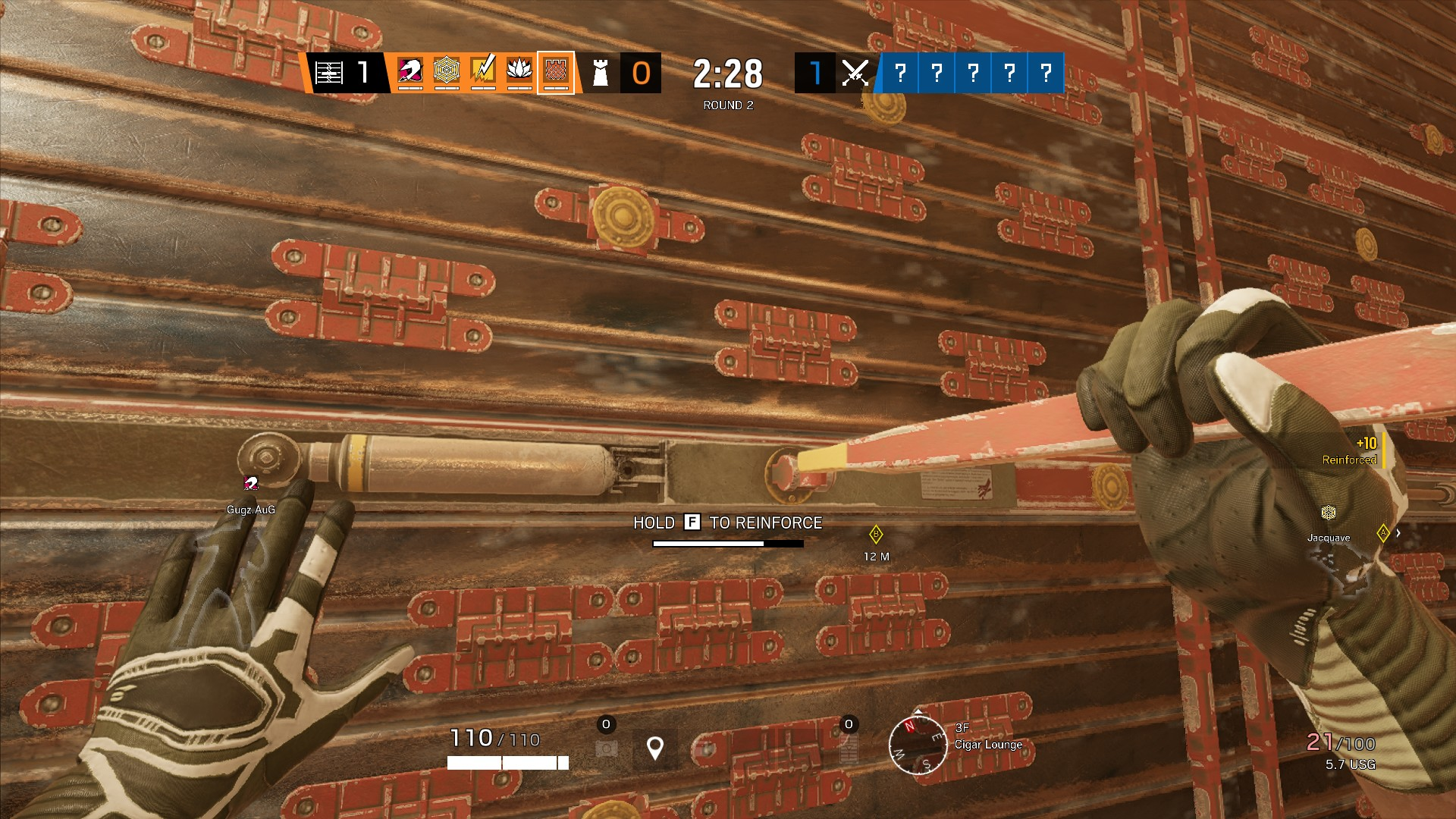The width and height of the screenshot is (1456, 819).
Task: Select the Ela operator icon
Action: (410, 72)
